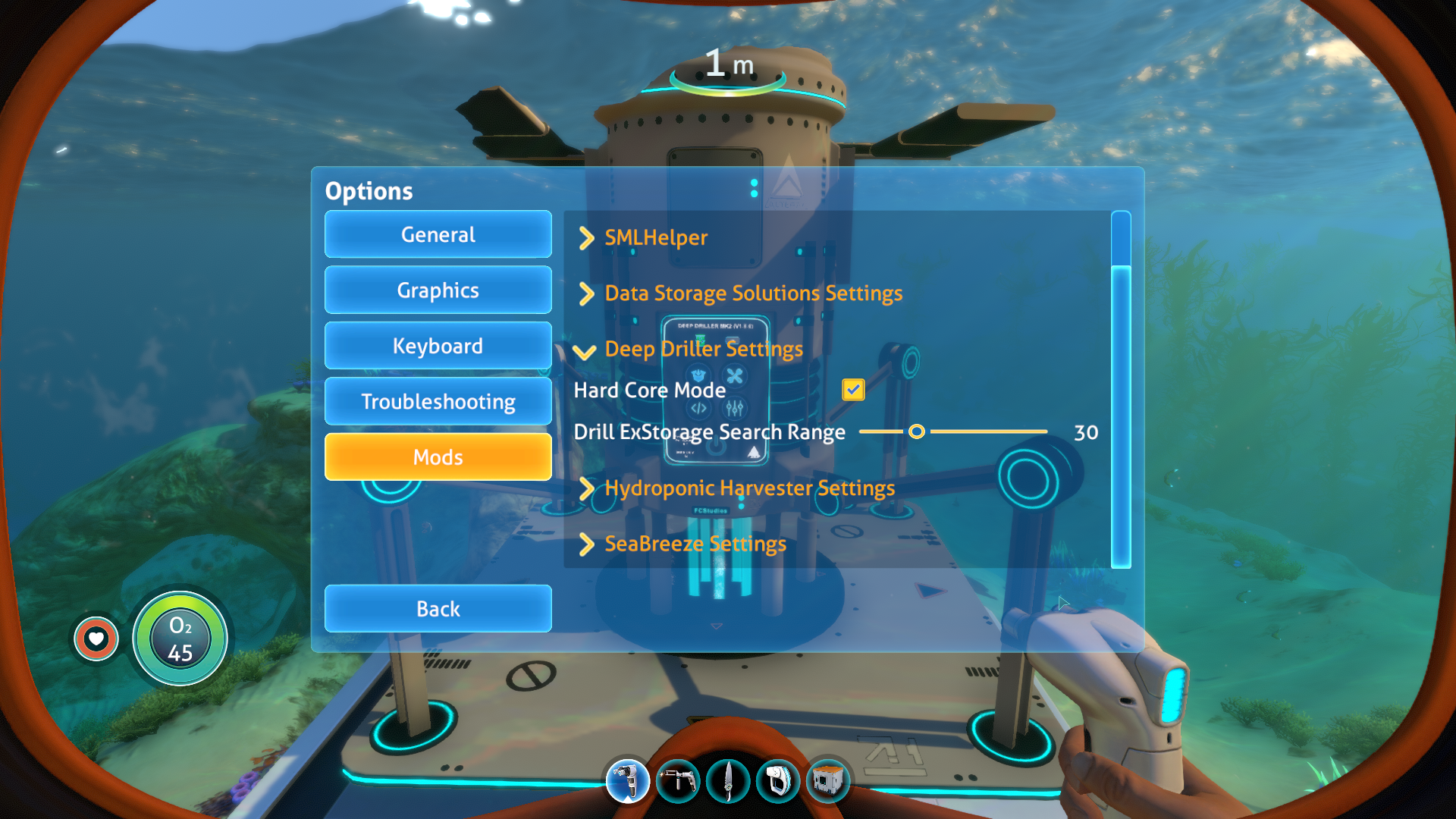Open the General options tab

(x=438, y=234)
